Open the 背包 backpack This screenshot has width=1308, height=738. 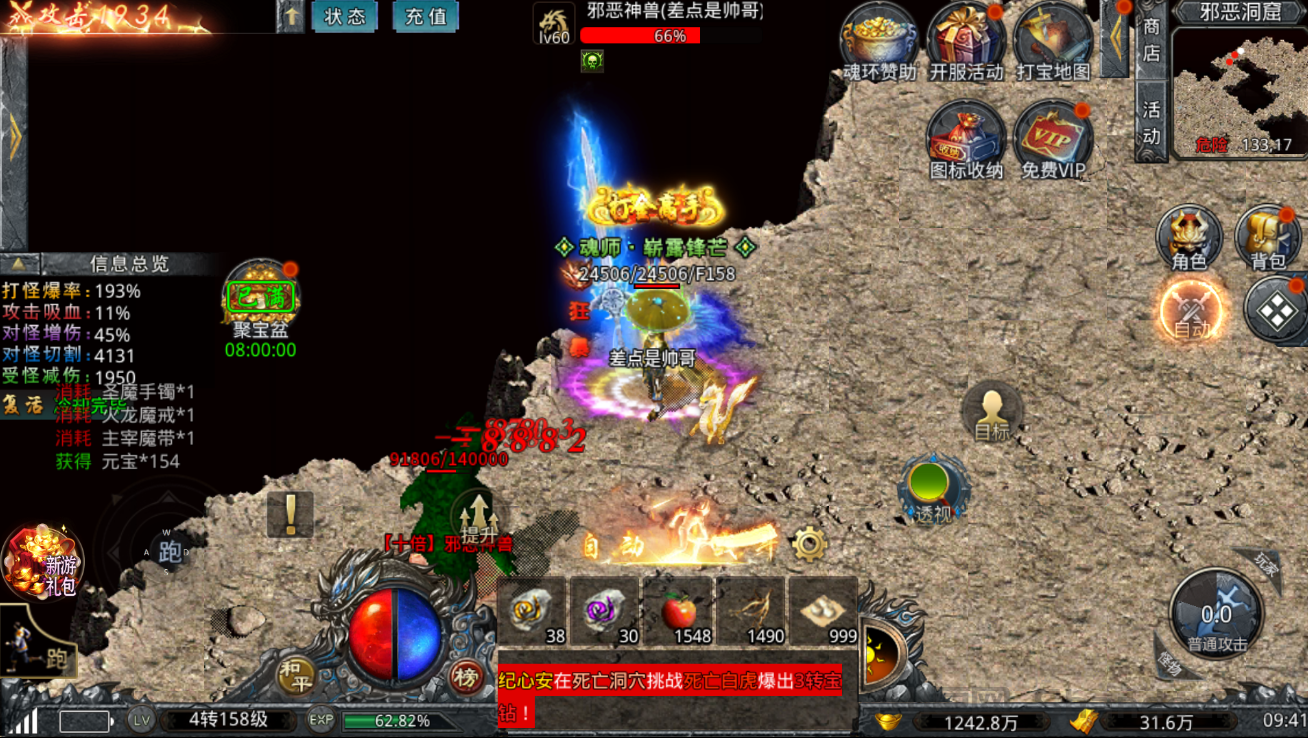[x=1267, y=239]
